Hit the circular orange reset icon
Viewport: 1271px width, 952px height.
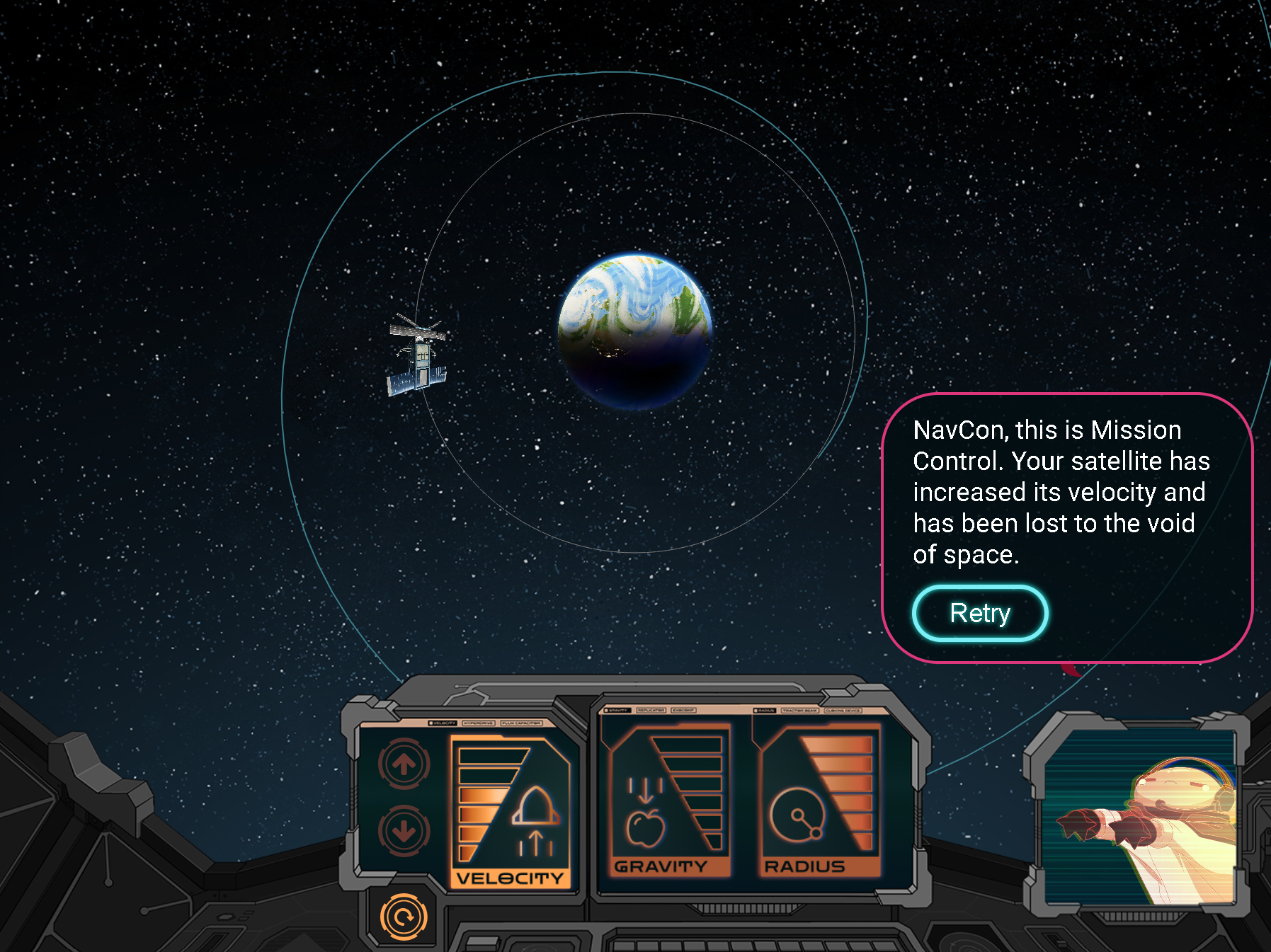tap(404, 917)
